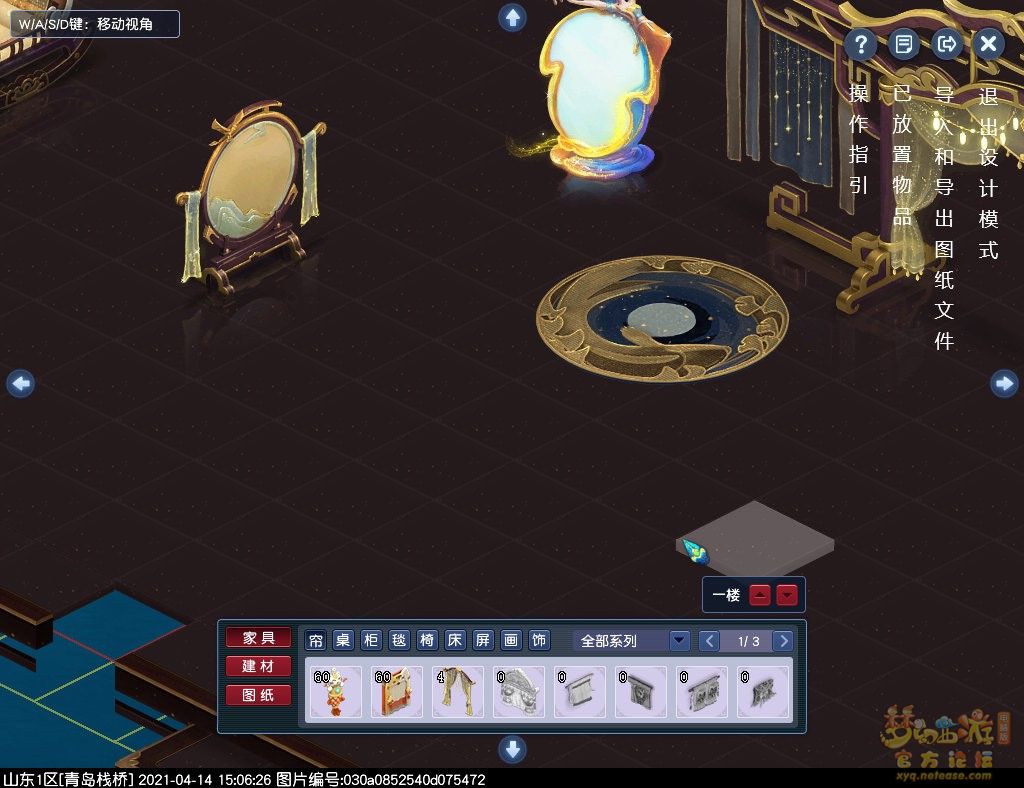Image resolution: width=1024 pixels, height=788 pixels.
Task: Exit design mode with the X button
Action: (x=988, y=44)
